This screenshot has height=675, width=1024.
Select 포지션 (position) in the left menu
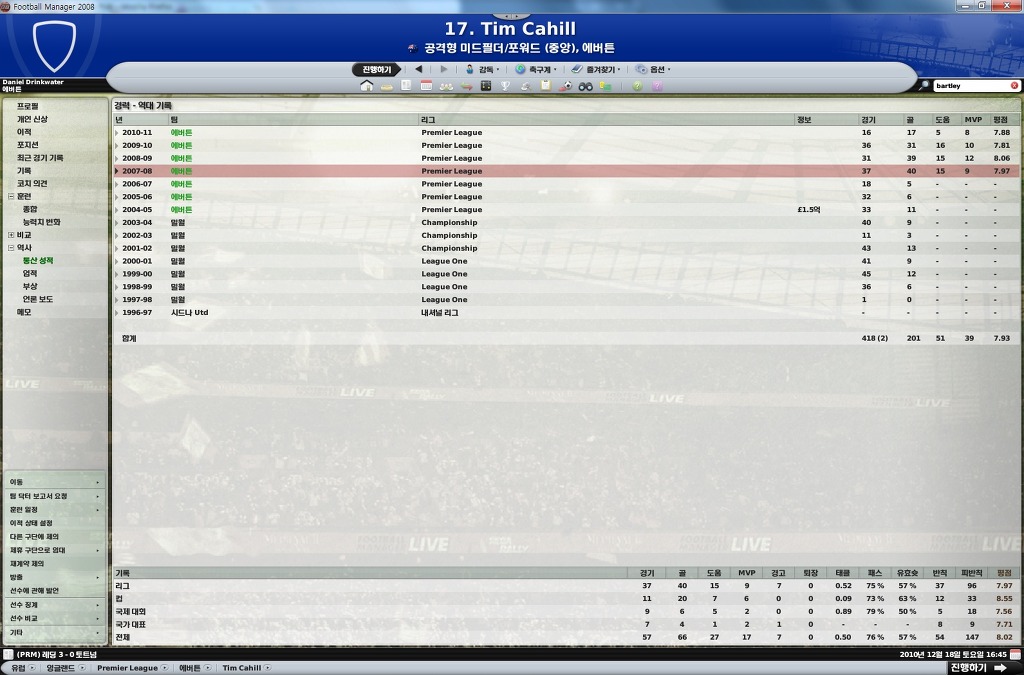pos(28,145)
